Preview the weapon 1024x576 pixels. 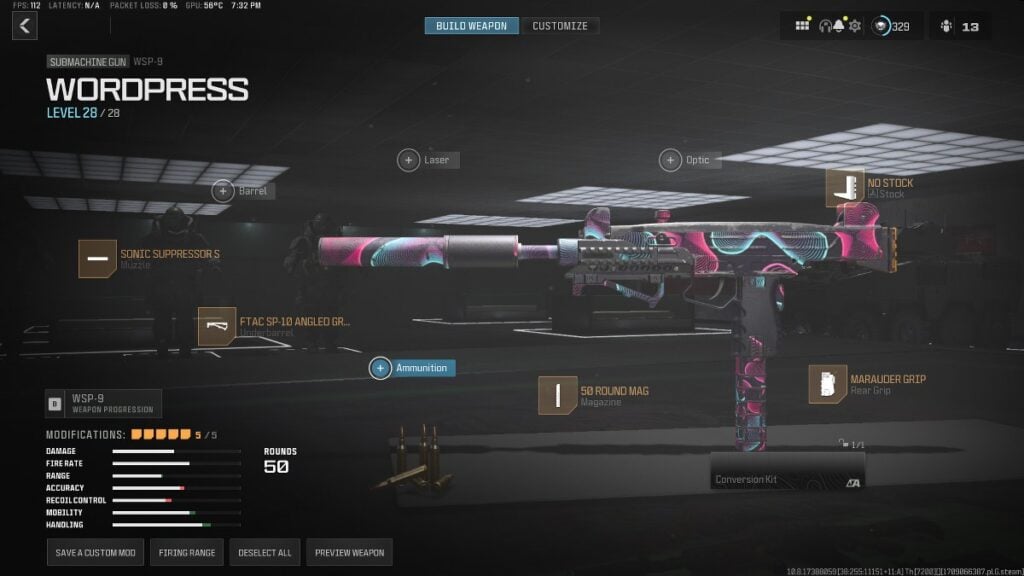click(x=348, y=552)
